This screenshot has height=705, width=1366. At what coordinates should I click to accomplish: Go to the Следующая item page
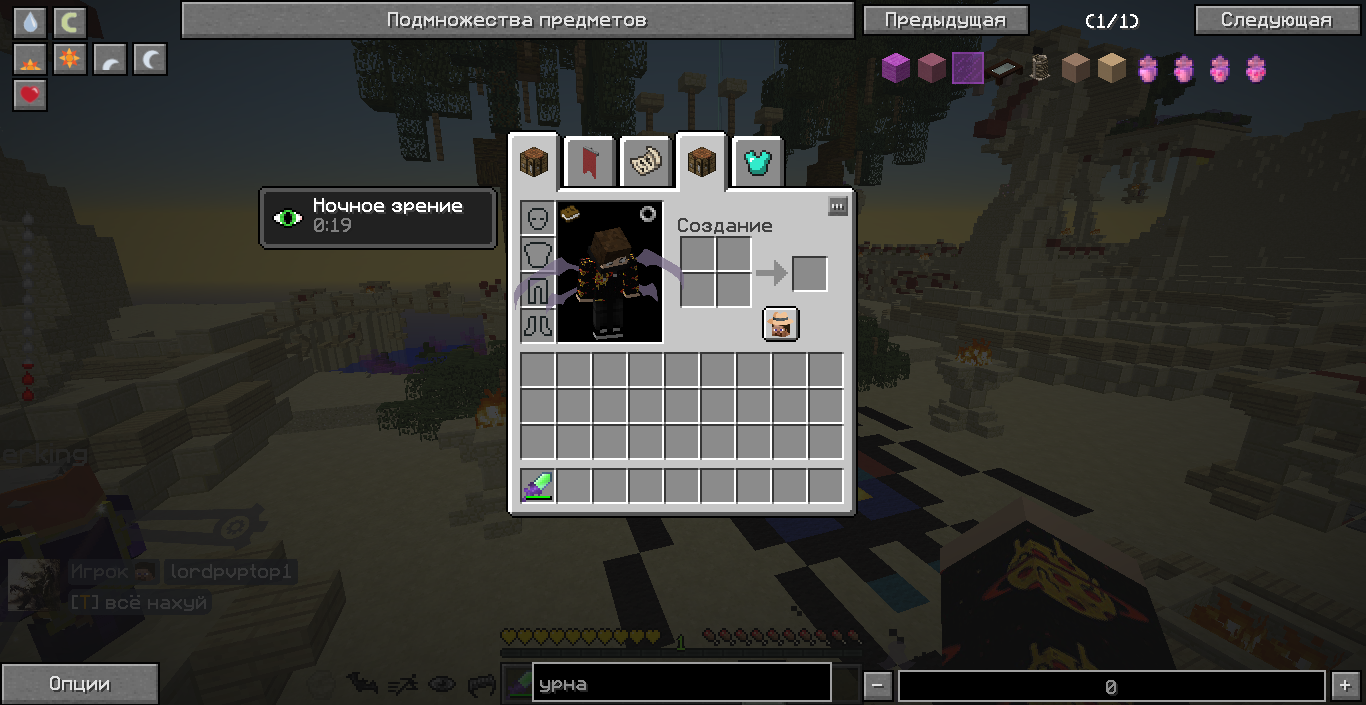click(x=1276, y=20)
